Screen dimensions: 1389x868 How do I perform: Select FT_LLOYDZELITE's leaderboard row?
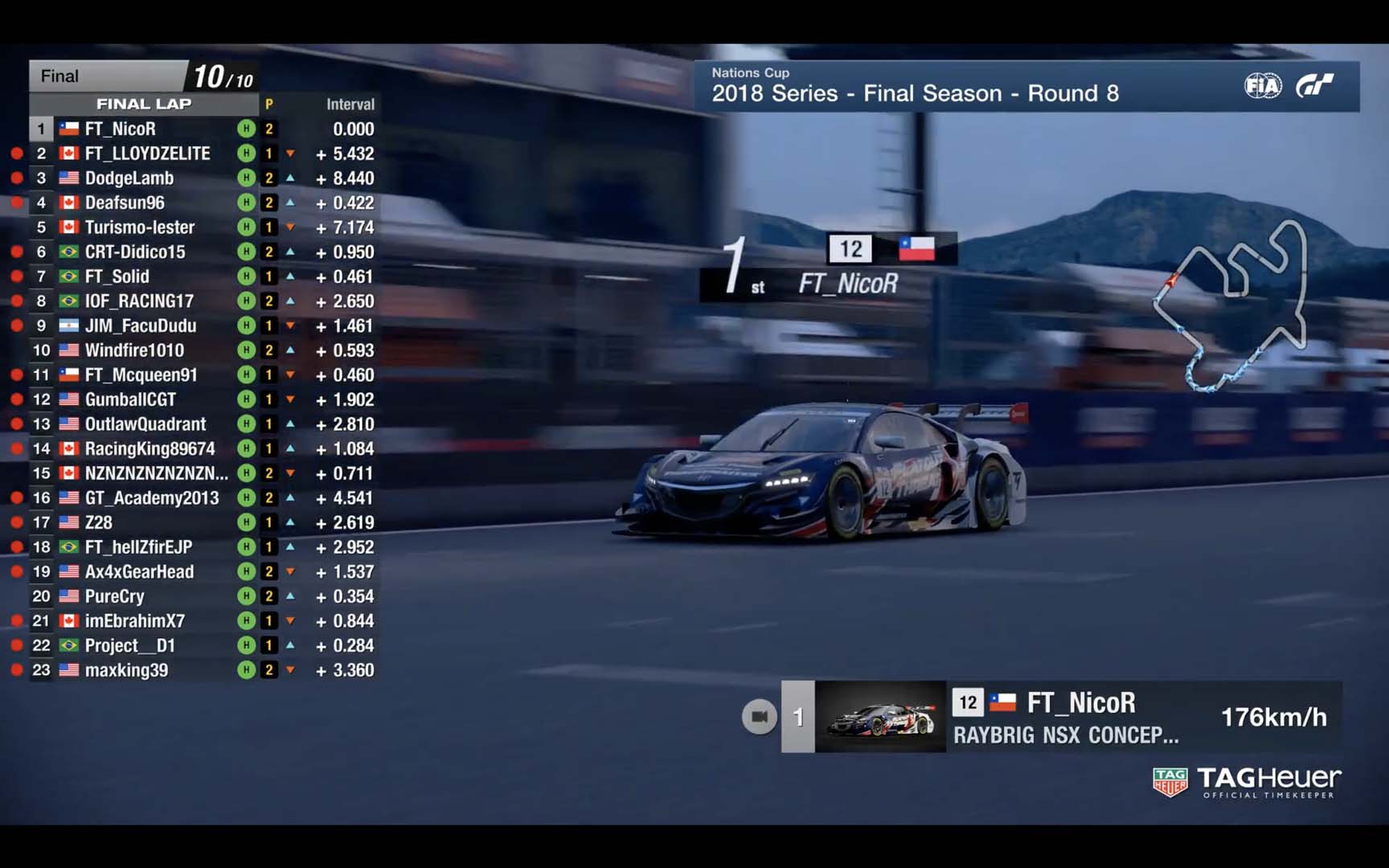click(x=147, y=154)
